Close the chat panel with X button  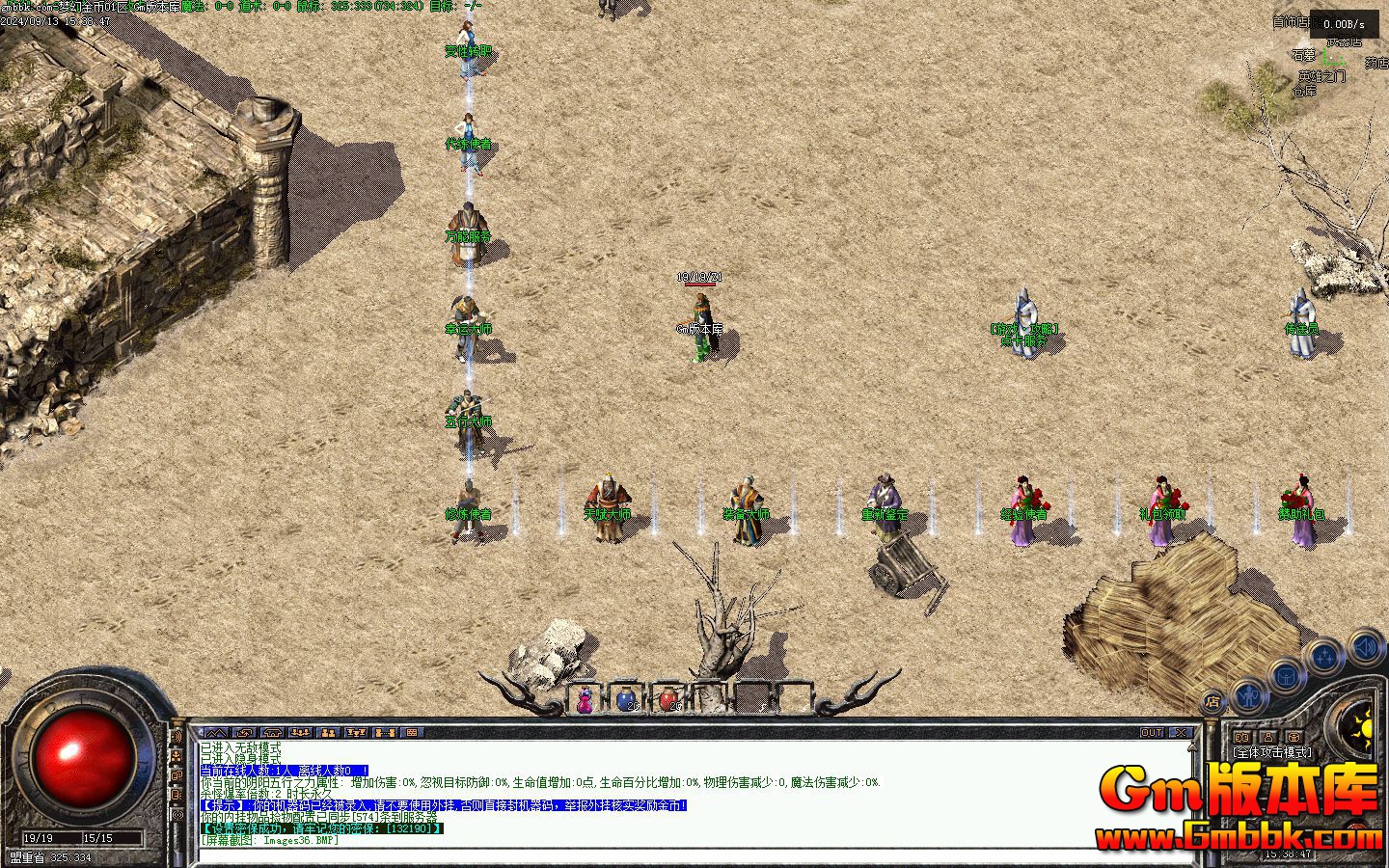(x=1183, y=733)
